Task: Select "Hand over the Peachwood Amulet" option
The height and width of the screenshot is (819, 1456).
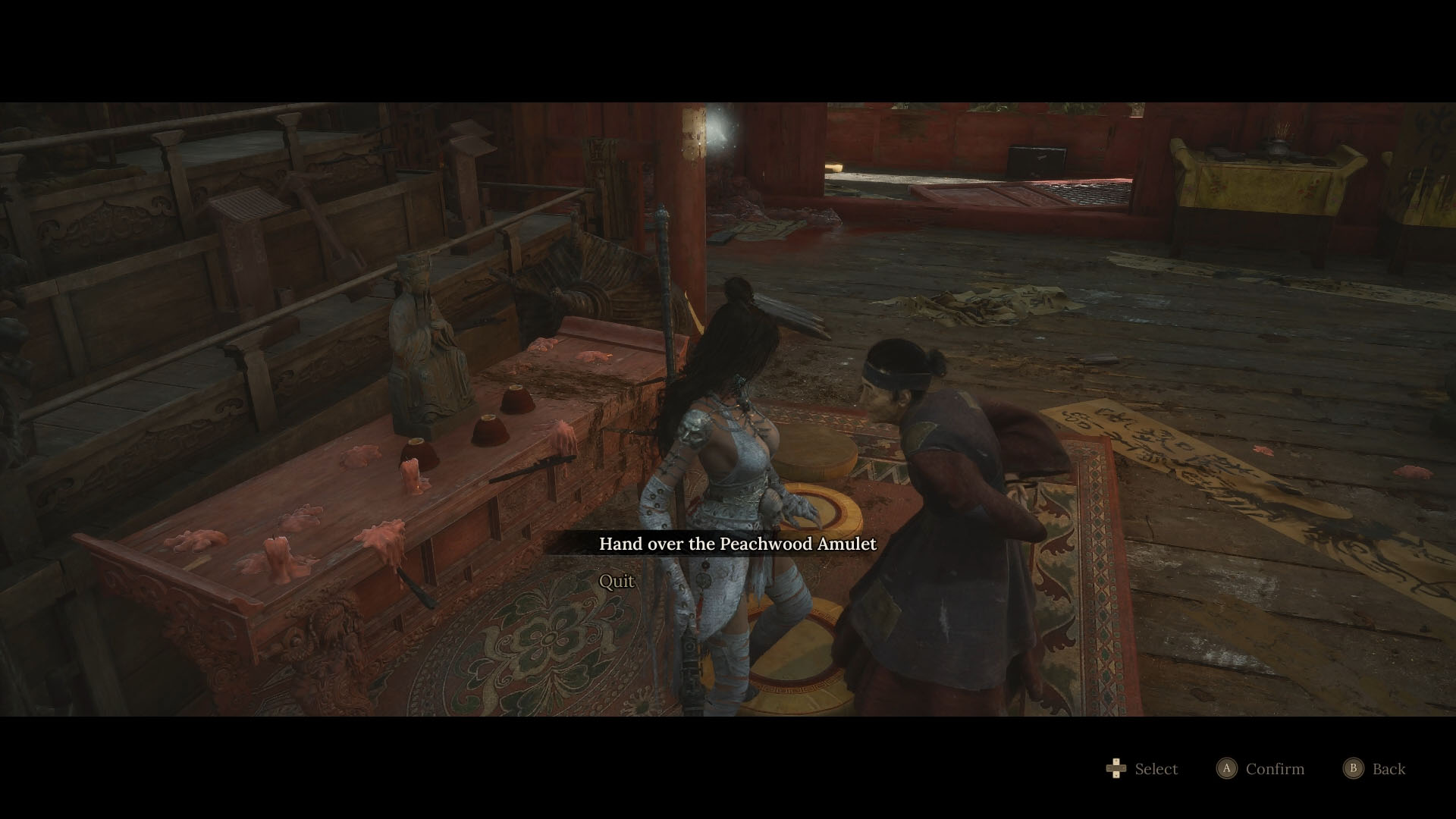Action: click(738, 544)
